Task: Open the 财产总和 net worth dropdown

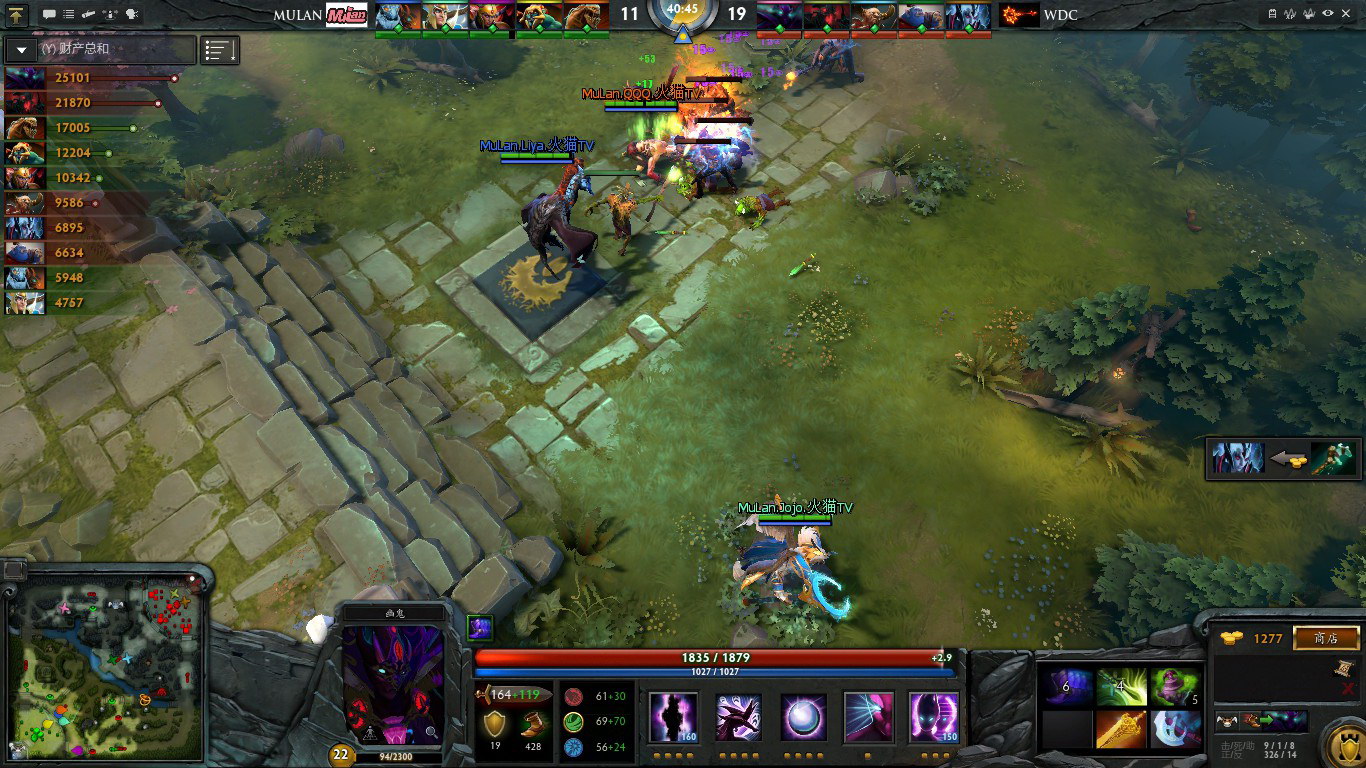Action: tap(23, 49)
